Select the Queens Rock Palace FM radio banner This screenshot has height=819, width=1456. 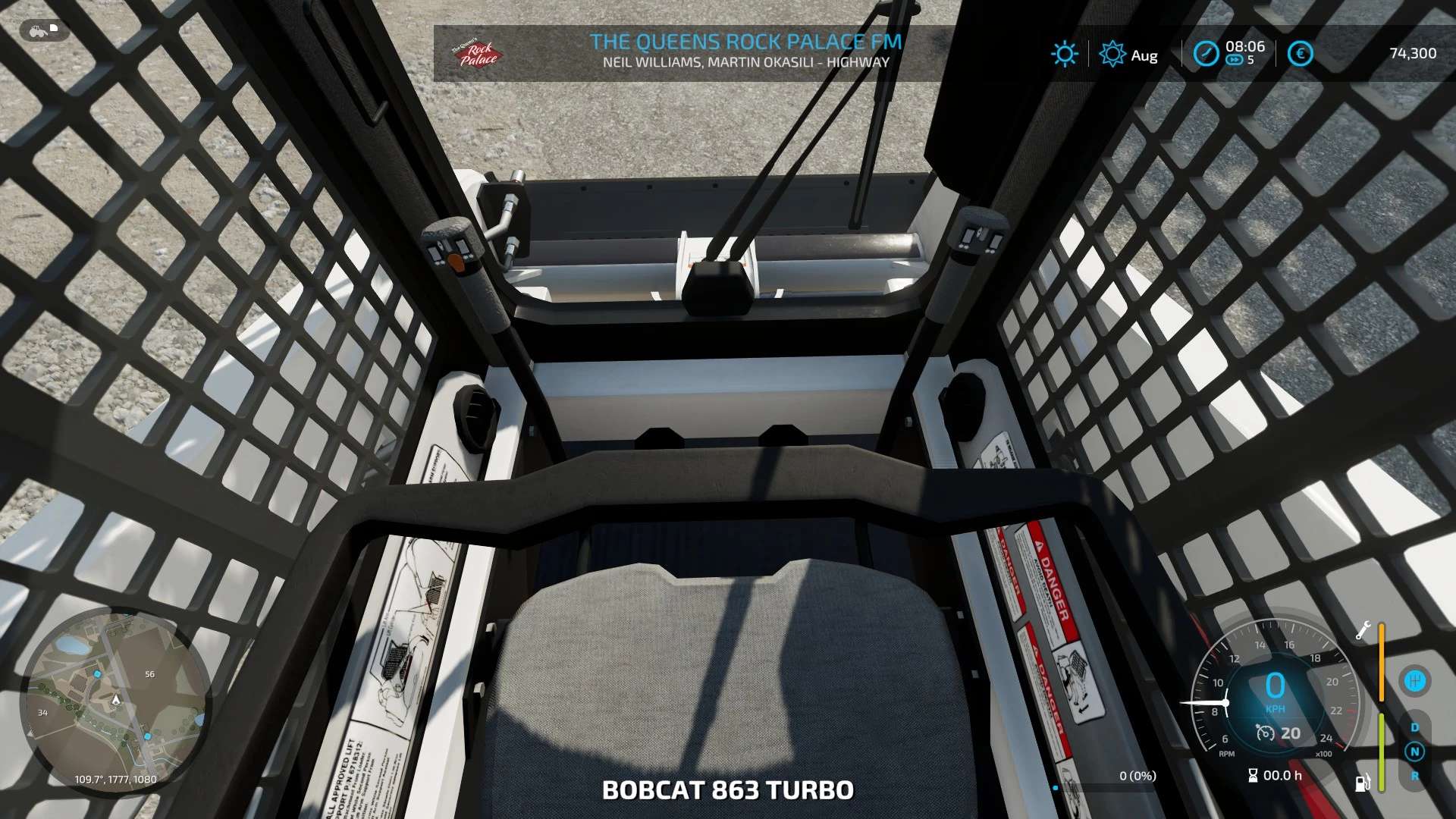coord(745,52)
